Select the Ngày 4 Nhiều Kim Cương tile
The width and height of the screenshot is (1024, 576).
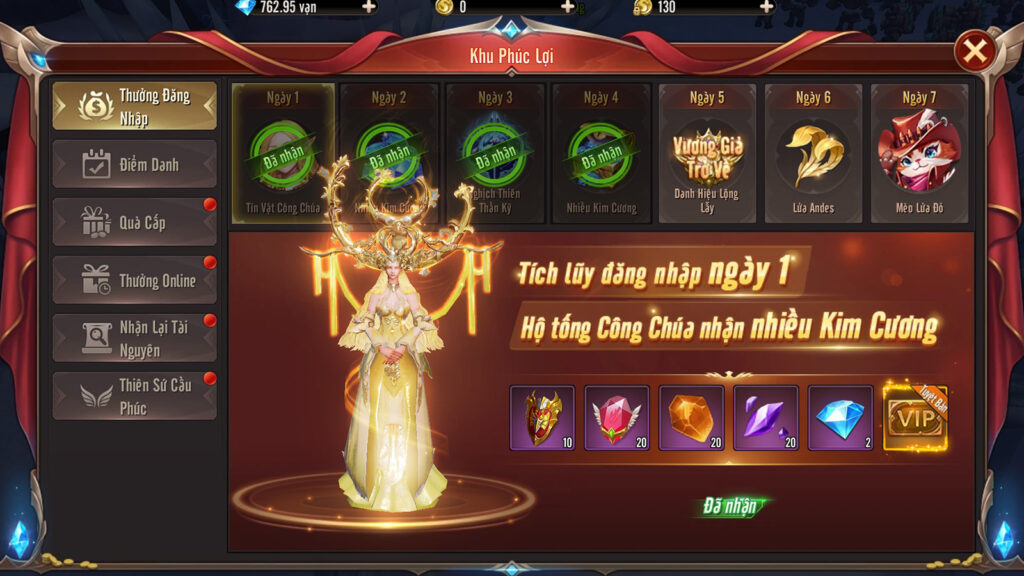point(601,153)
